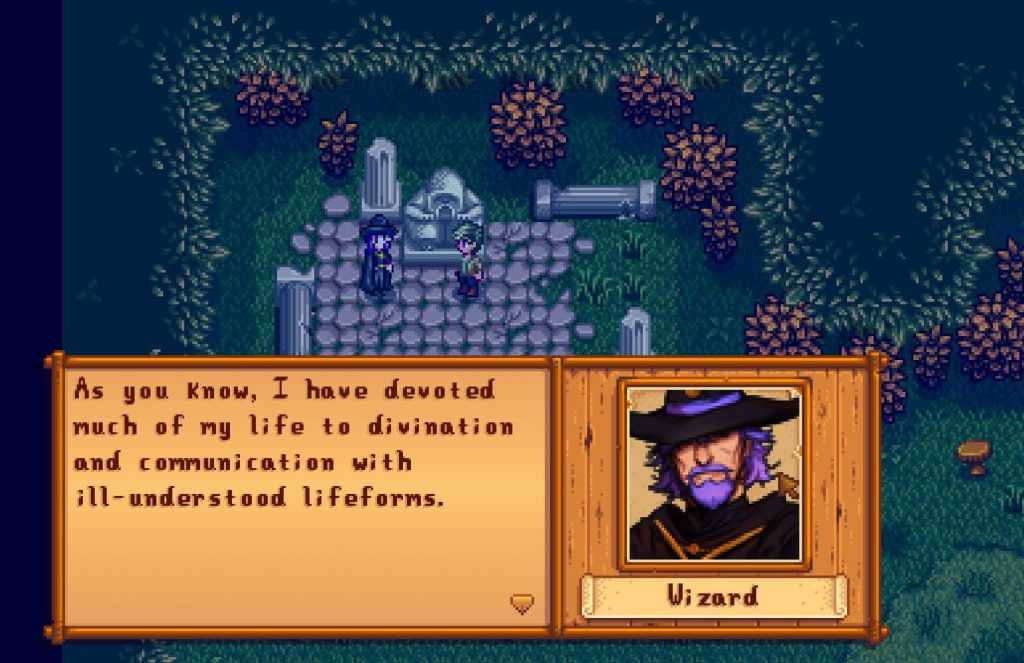Viewport: 1024px width, 663px height.
Task: Advance the dialogue with the down arrow
Action: (x=522, y=603)
